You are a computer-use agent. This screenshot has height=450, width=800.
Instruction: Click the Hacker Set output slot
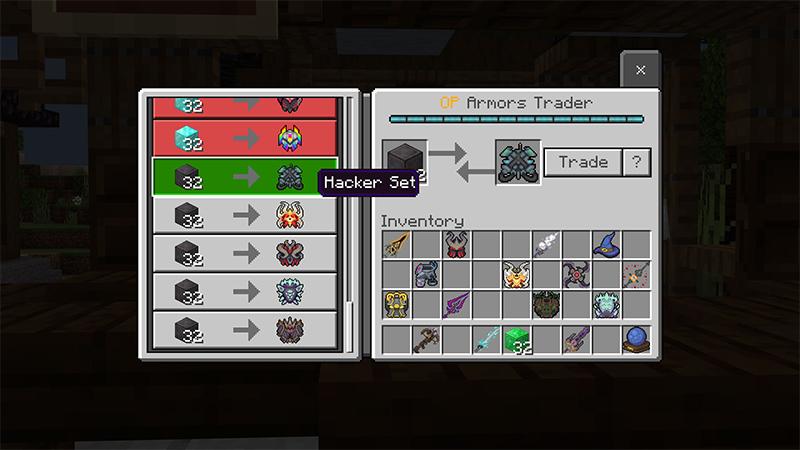(x=518, y=162)
